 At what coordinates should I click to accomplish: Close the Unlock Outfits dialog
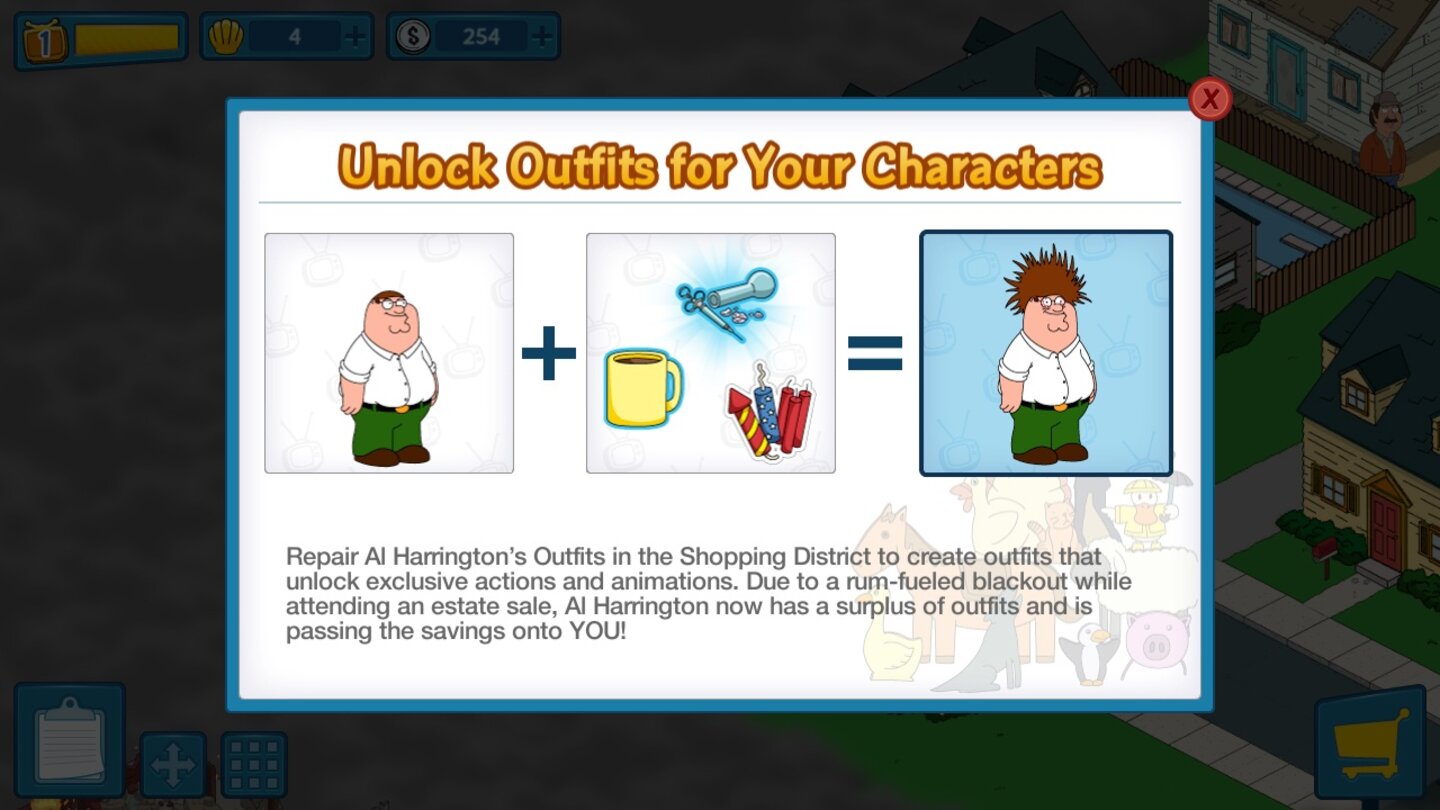point(1209,99)
